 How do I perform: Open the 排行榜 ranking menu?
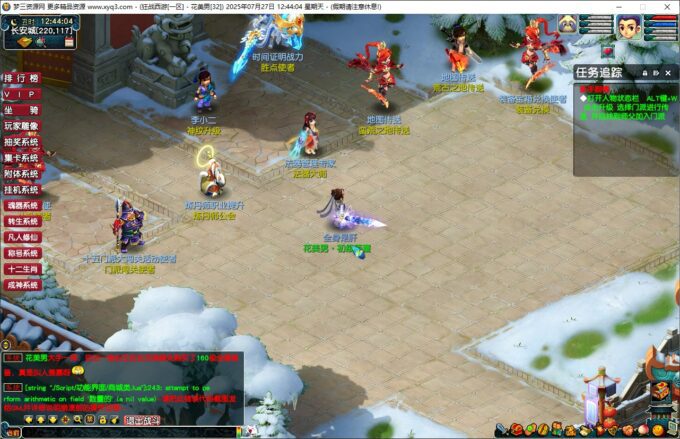pos(20,78)
